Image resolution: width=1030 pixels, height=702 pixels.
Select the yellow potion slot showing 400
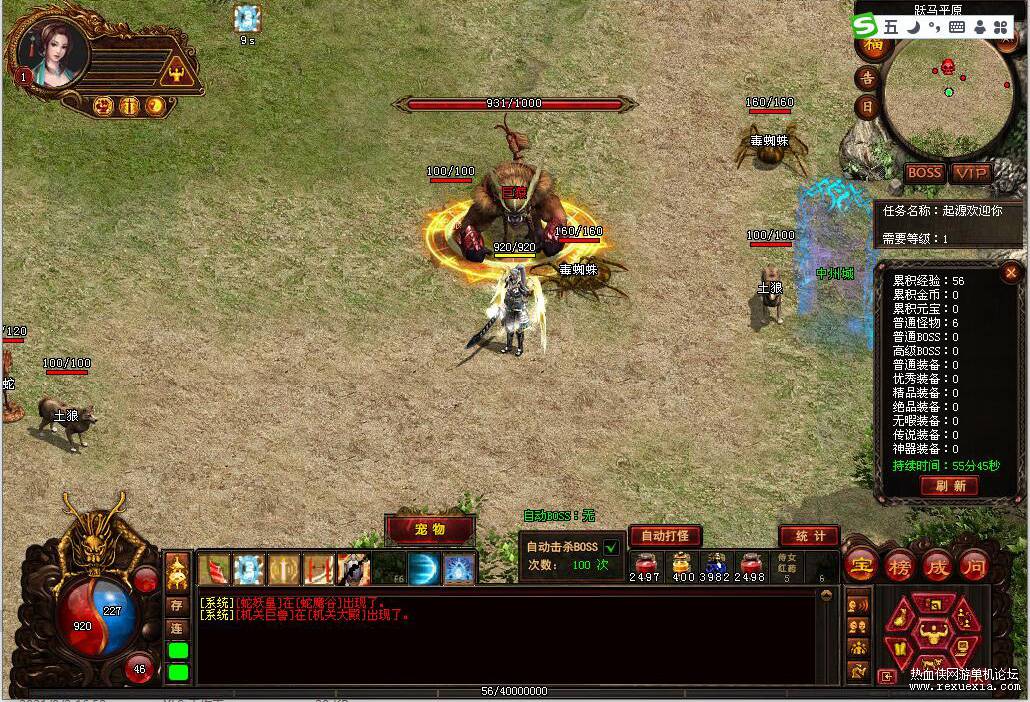pyautogui.click(x=683, y=565)
